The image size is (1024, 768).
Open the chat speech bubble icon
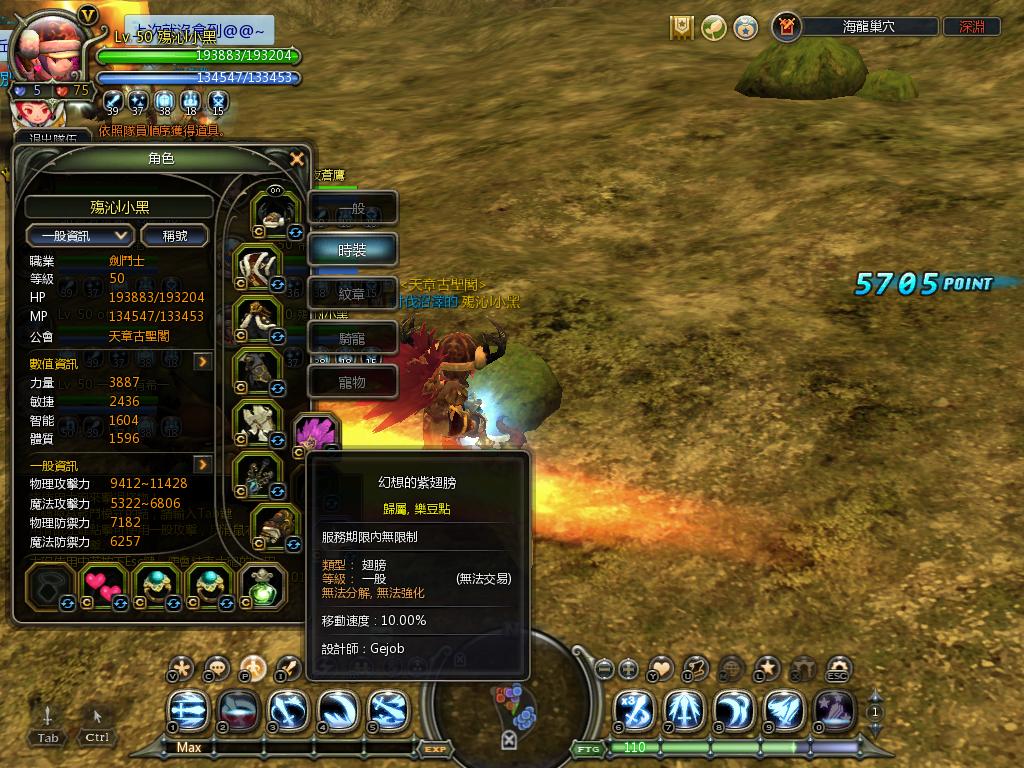pyautogui.click(x=217, y=668)
